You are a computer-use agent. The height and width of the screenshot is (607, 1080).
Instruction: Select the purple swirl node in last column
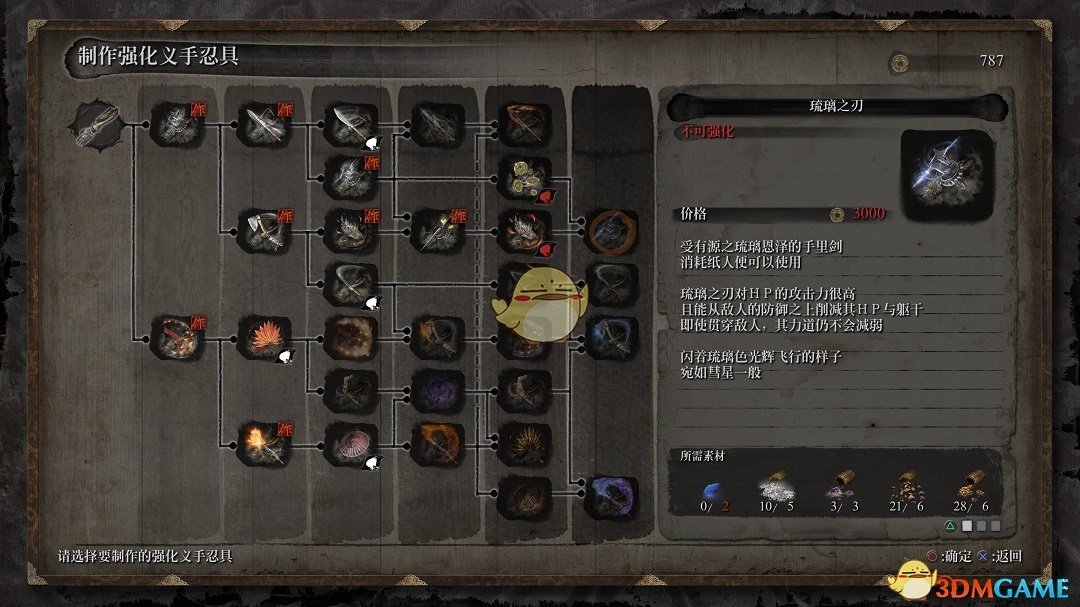[610, 497]
